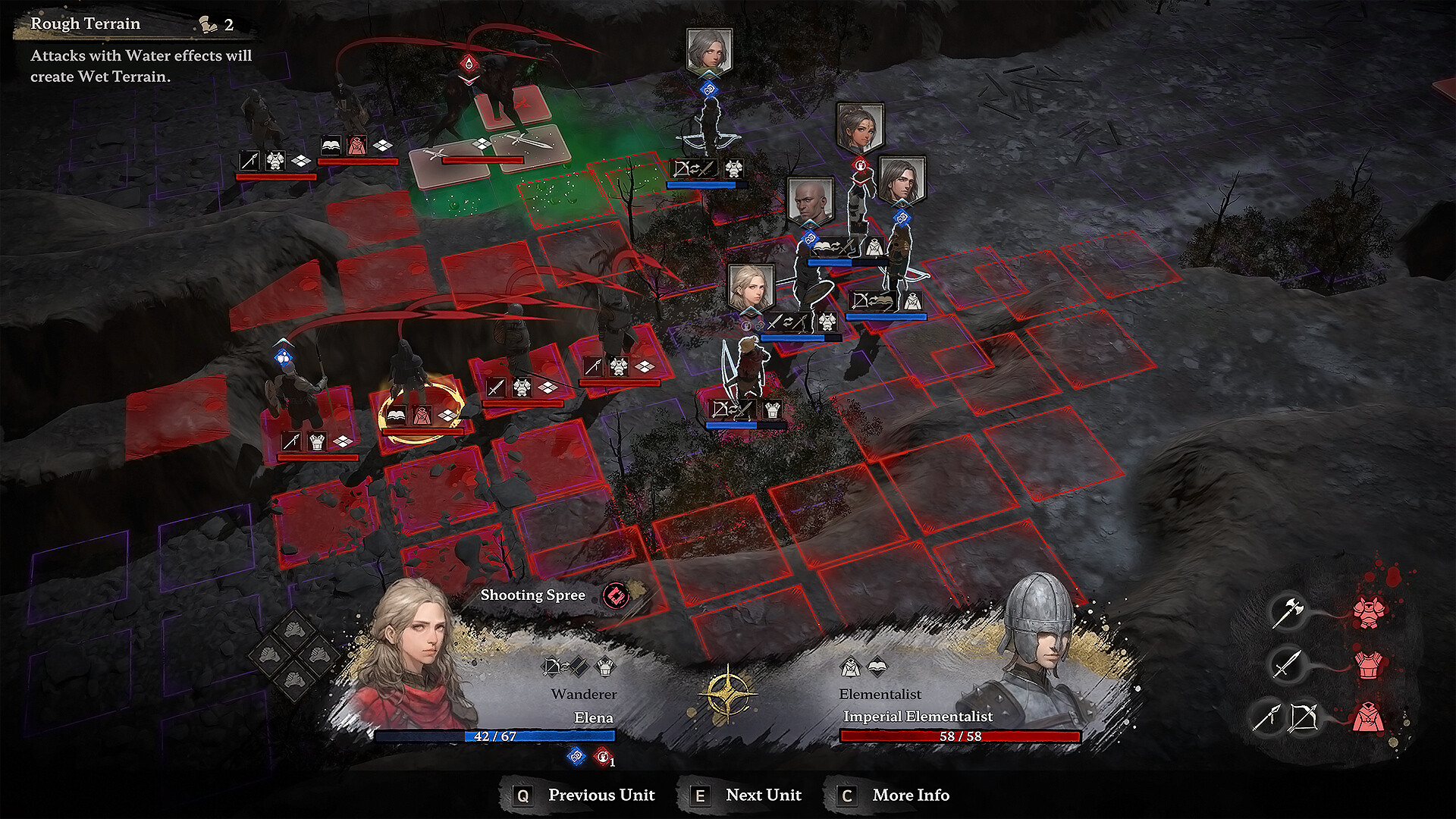Open More Info with the C button
The width and height of the screenshot is (1456, 819).
tap(847, 795)
